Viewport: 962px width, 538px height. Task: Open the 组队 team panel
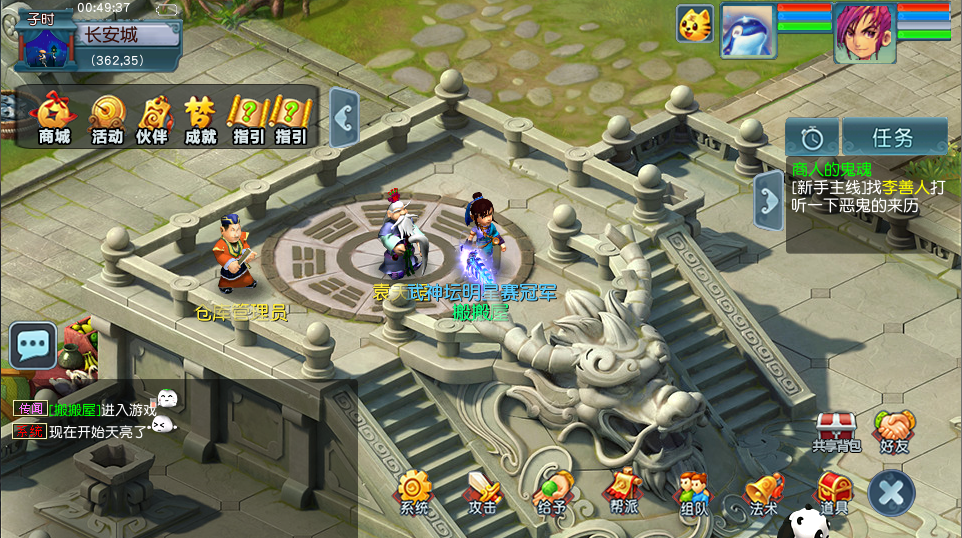tap(693, 492)
